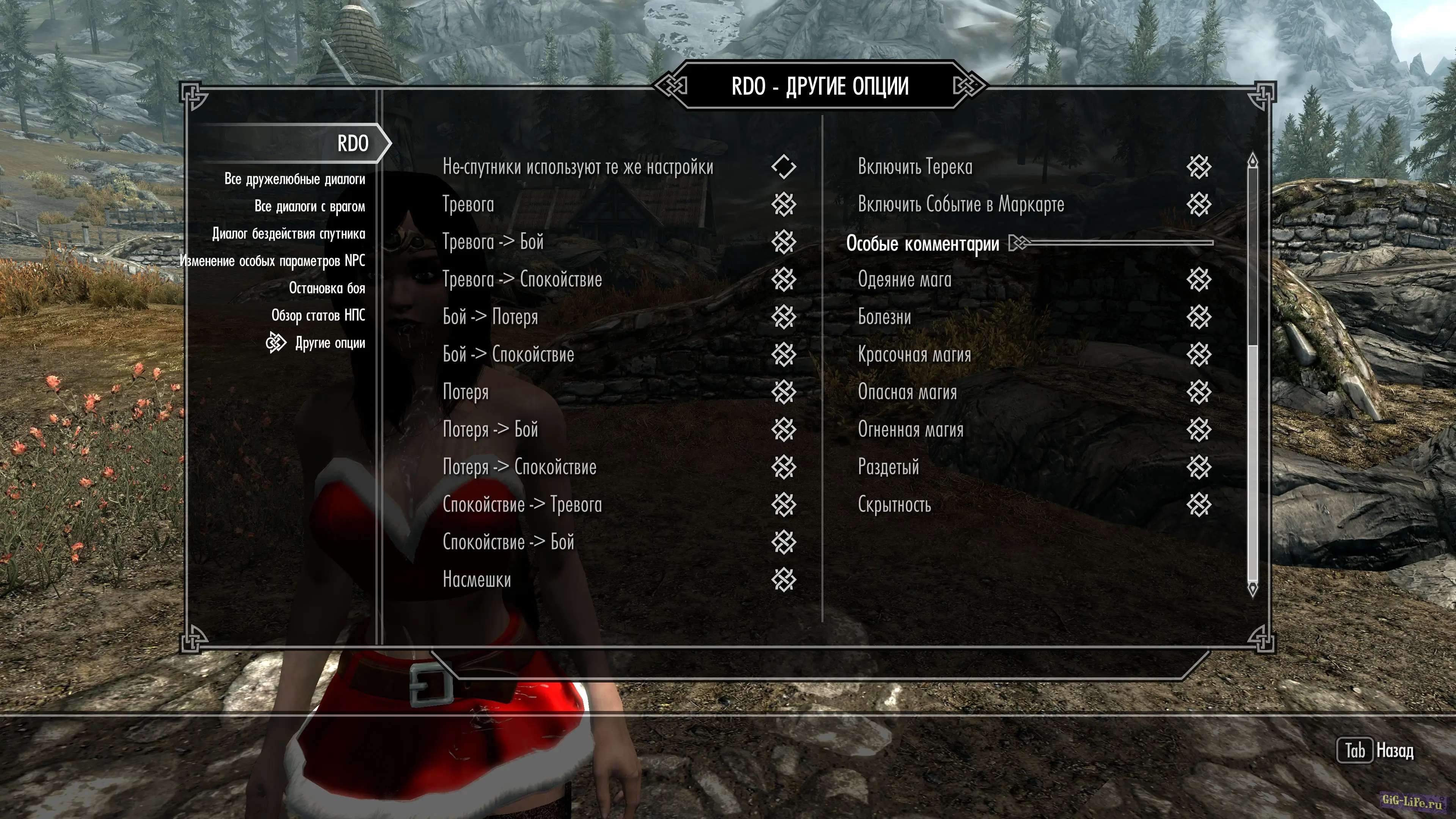
Task: Go to 'Изменение особых параметров NPC'
Action: tap(273, 260)
